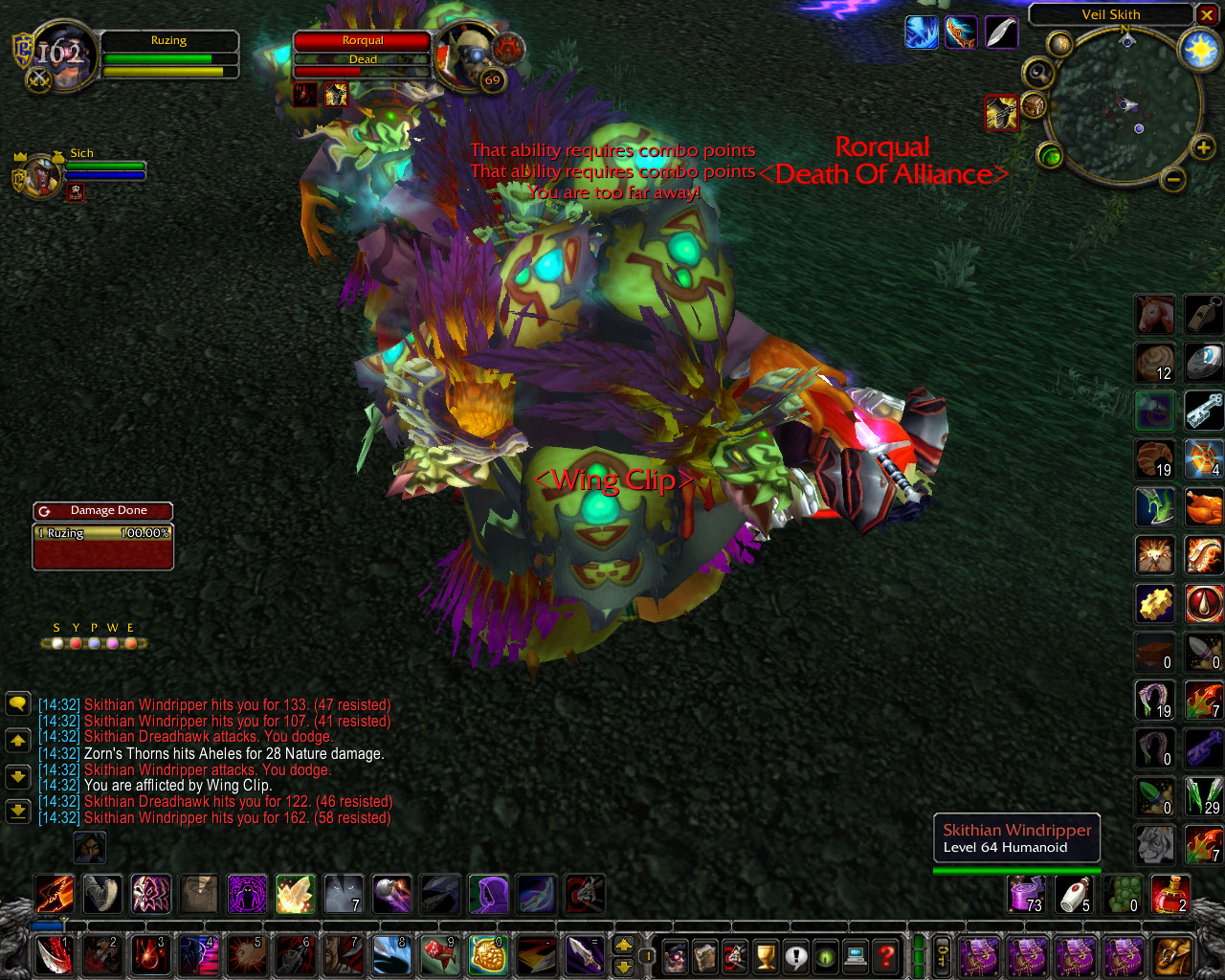Open the Damage Done meter header
The image size is (1225, 980).
[x=103, y=511]
